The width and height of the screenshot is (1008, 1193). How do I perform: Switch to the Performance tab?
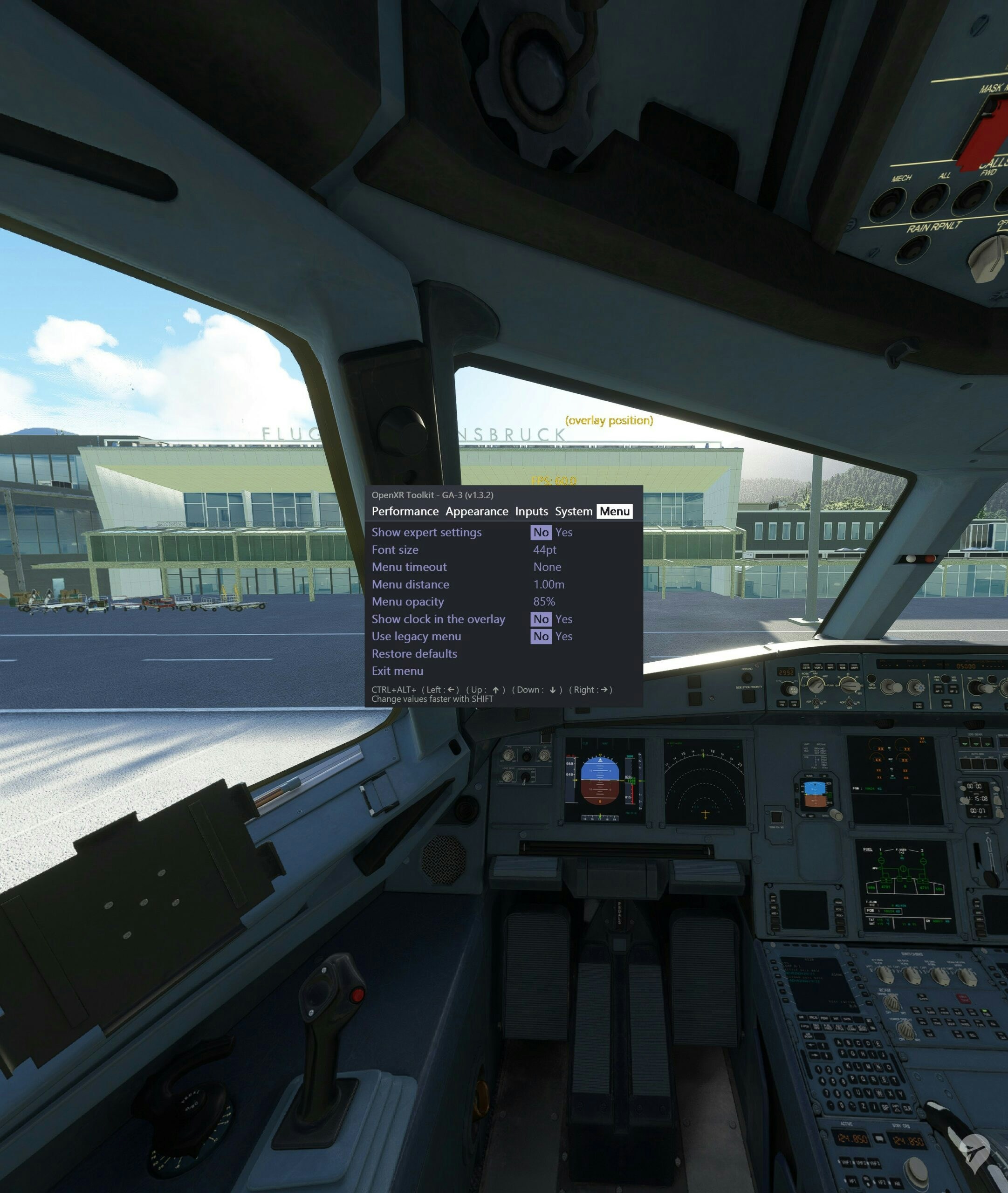coord(405,511)
